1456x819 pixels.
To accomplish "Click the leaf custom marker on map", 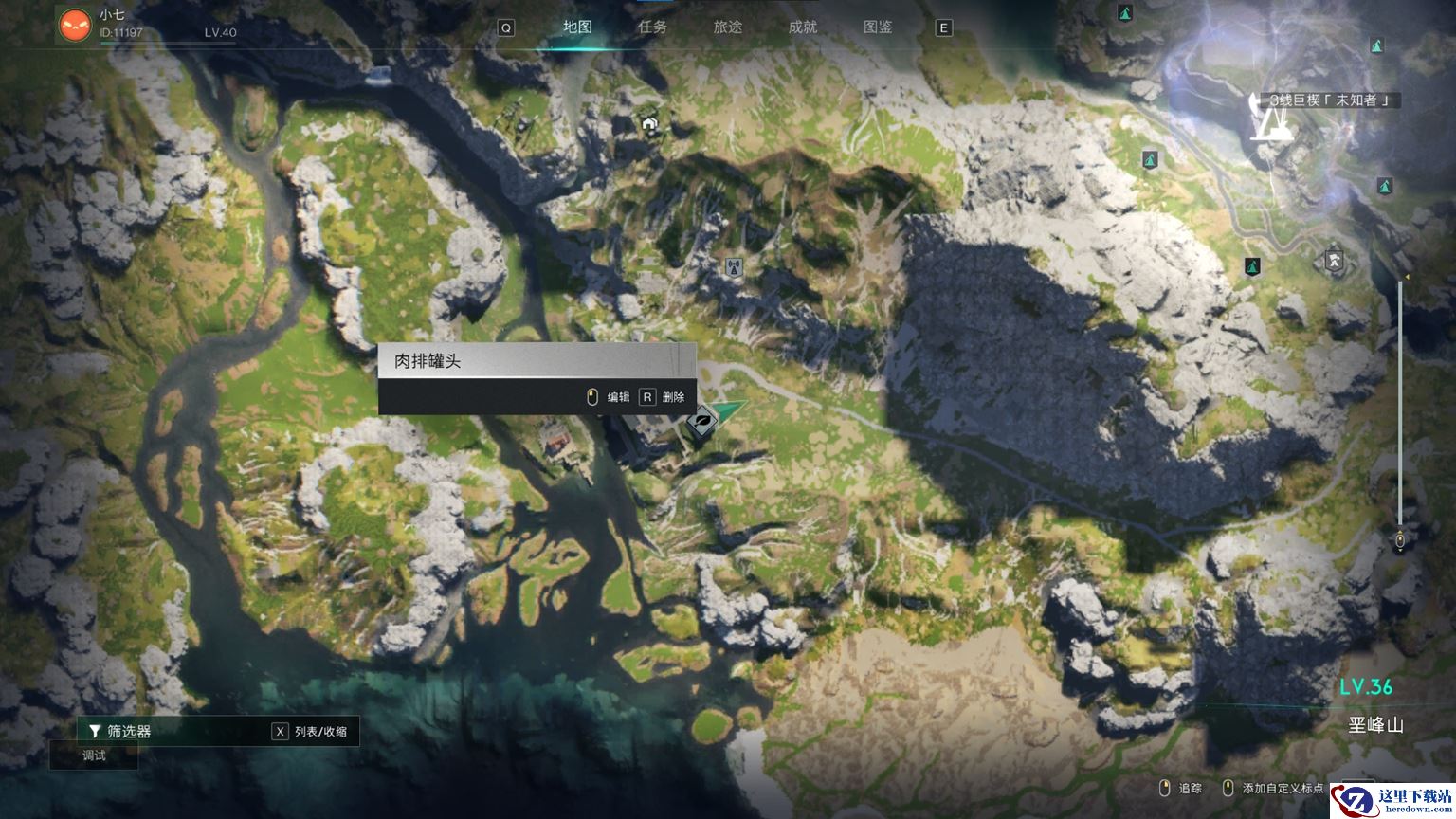I will click(703, 420).
